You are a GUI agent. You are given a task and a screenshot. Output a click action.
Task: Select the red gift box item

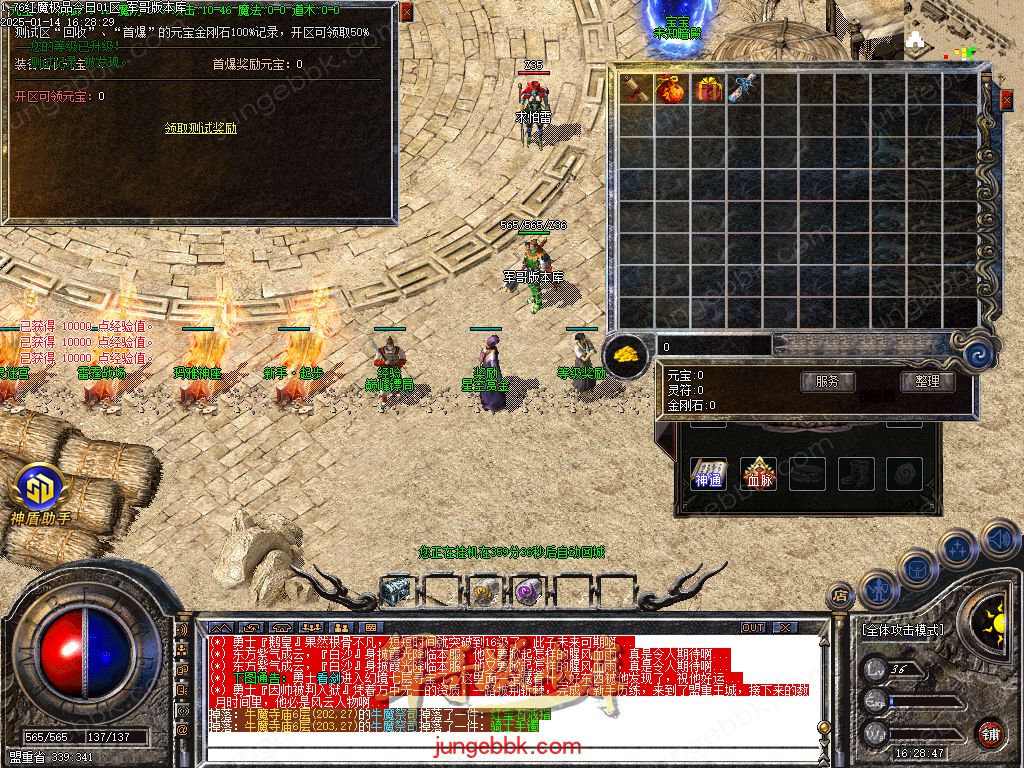(x=708, y=89)
